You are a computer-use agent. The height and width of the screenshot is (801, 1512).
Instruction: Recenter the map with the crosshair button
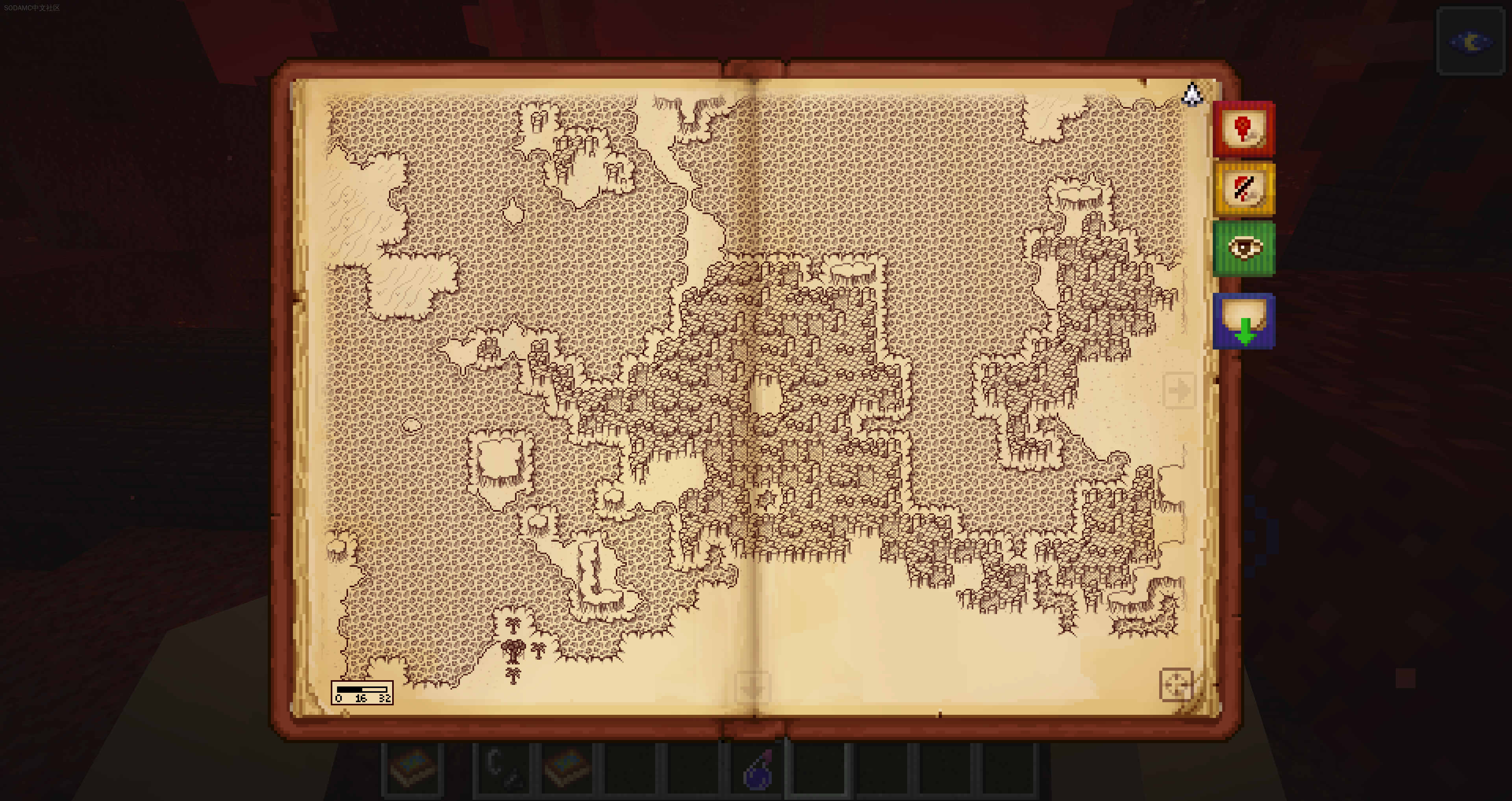[1176, 684]
